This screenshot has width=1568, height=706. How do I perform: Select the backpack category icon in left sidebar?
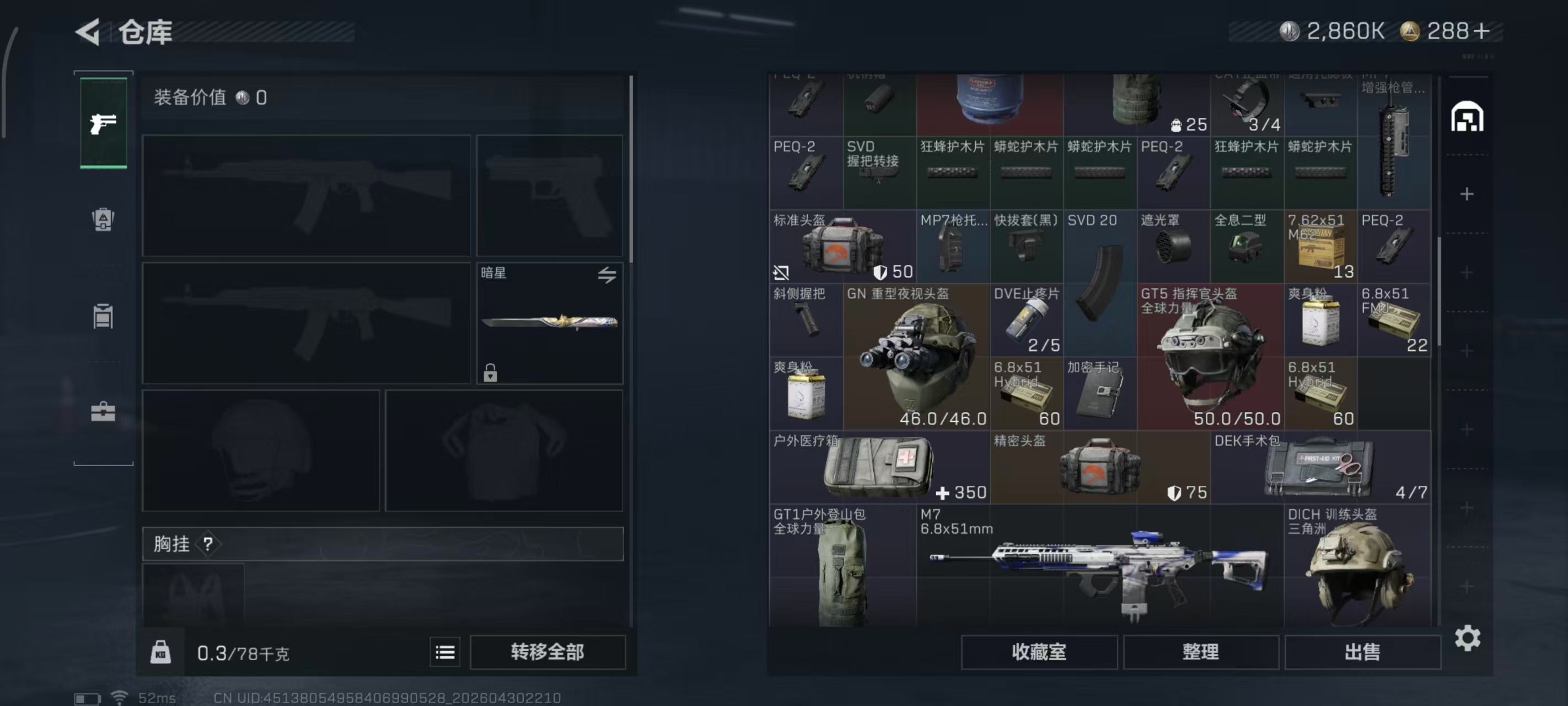coord(104,221)
